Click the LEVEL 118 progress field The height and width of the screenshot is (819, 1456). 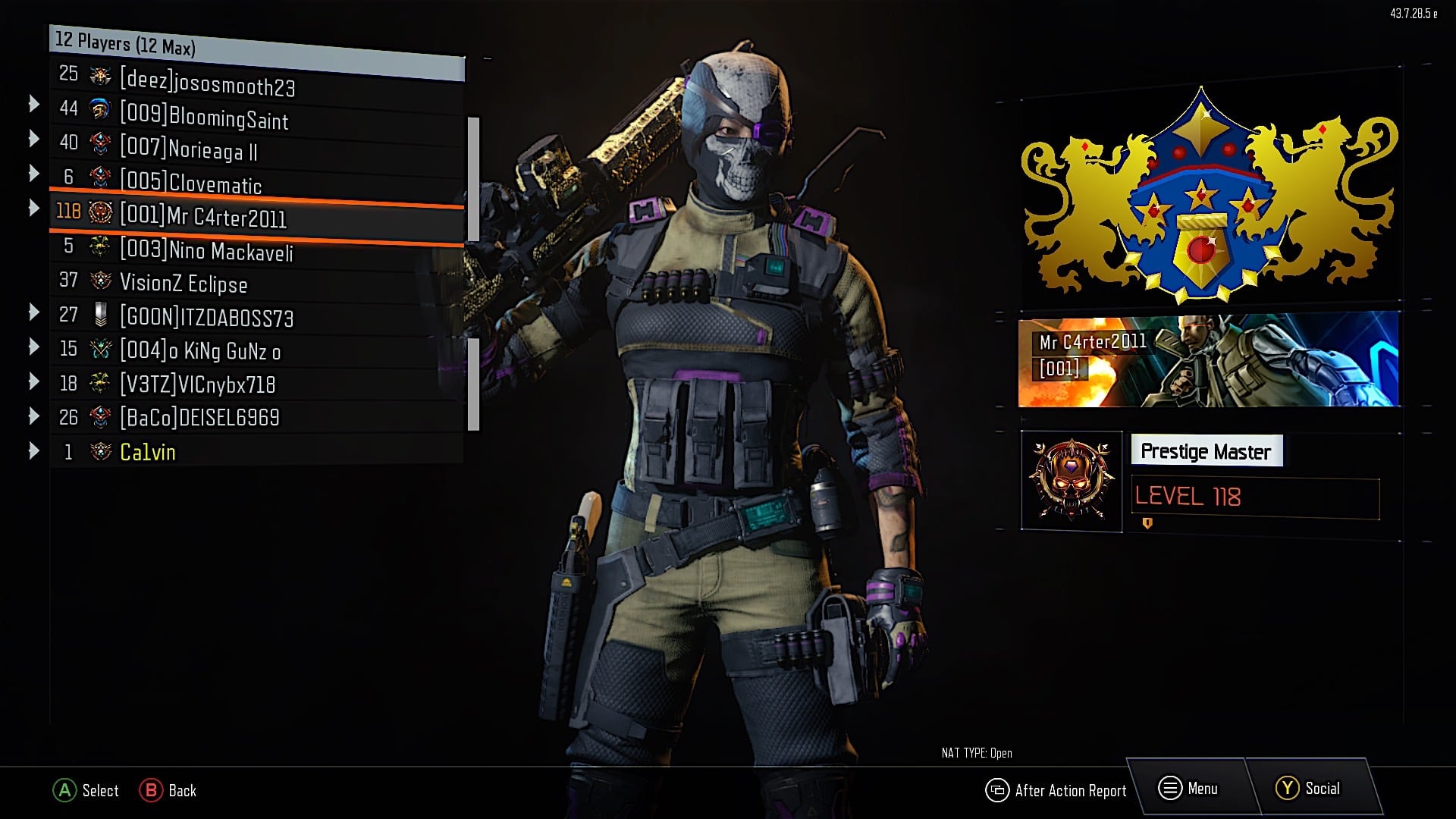point(1255,497)
